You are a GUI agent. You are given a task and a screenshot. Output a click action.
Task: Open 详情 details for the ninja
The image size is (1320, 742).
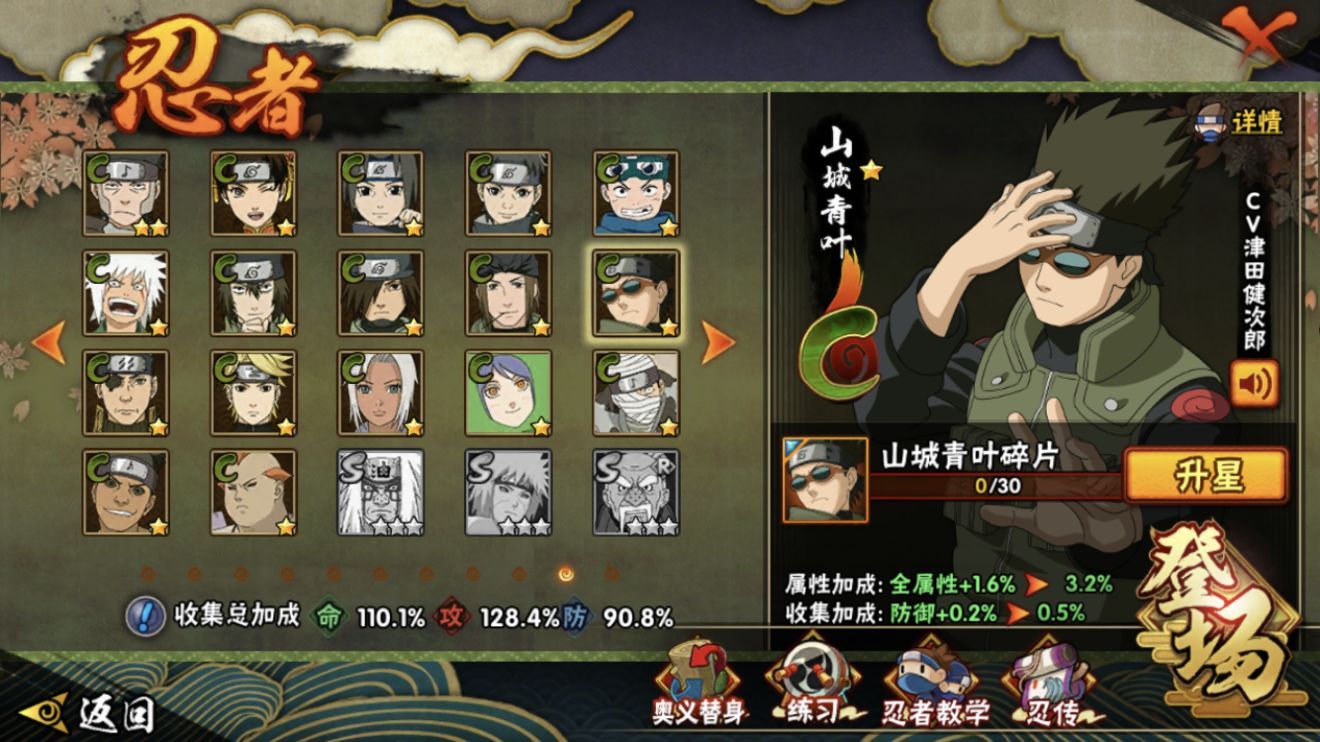1242,123
